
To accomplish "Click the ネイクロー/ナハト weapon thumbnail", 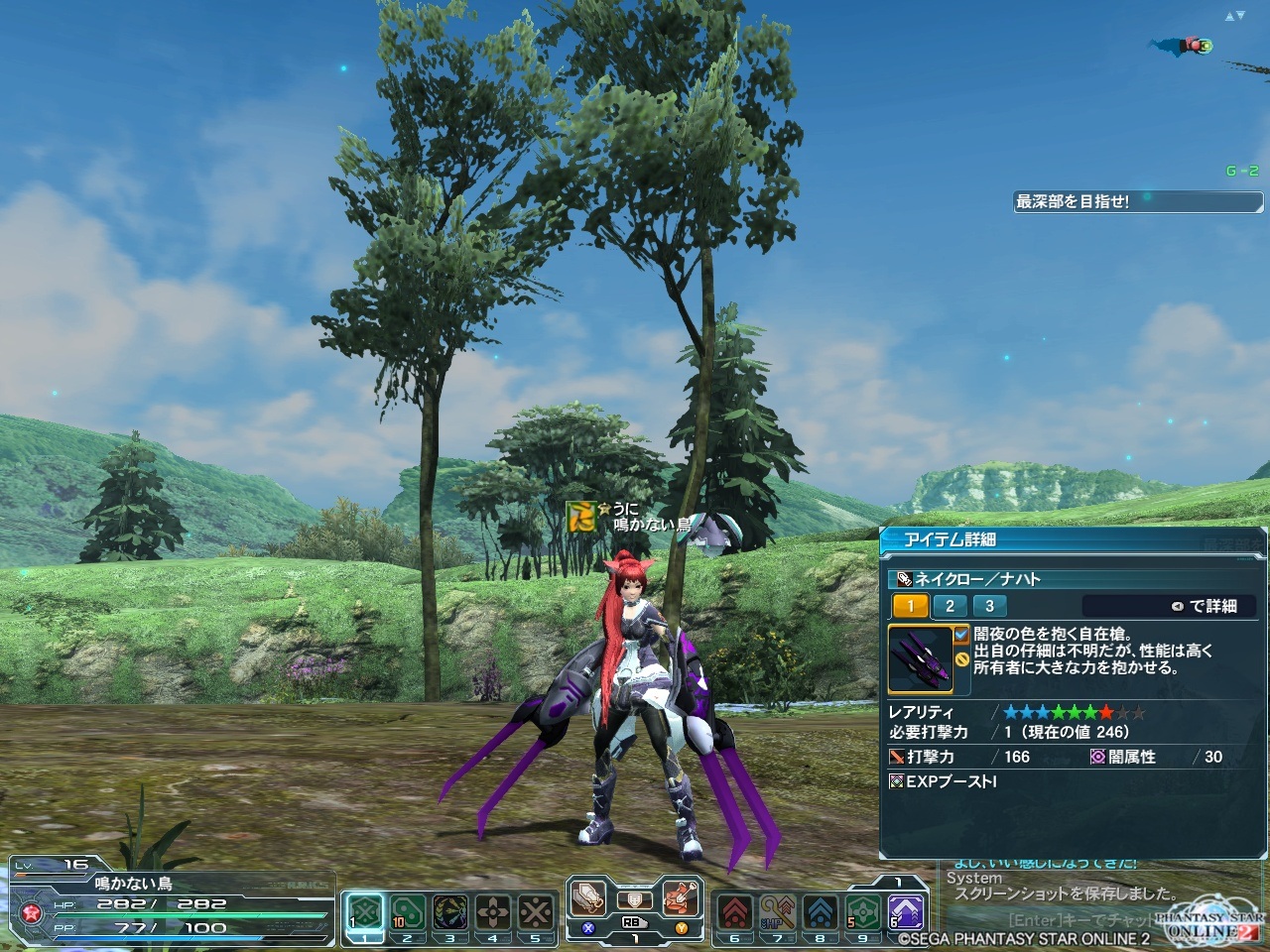I will click(x=920, y=658).
